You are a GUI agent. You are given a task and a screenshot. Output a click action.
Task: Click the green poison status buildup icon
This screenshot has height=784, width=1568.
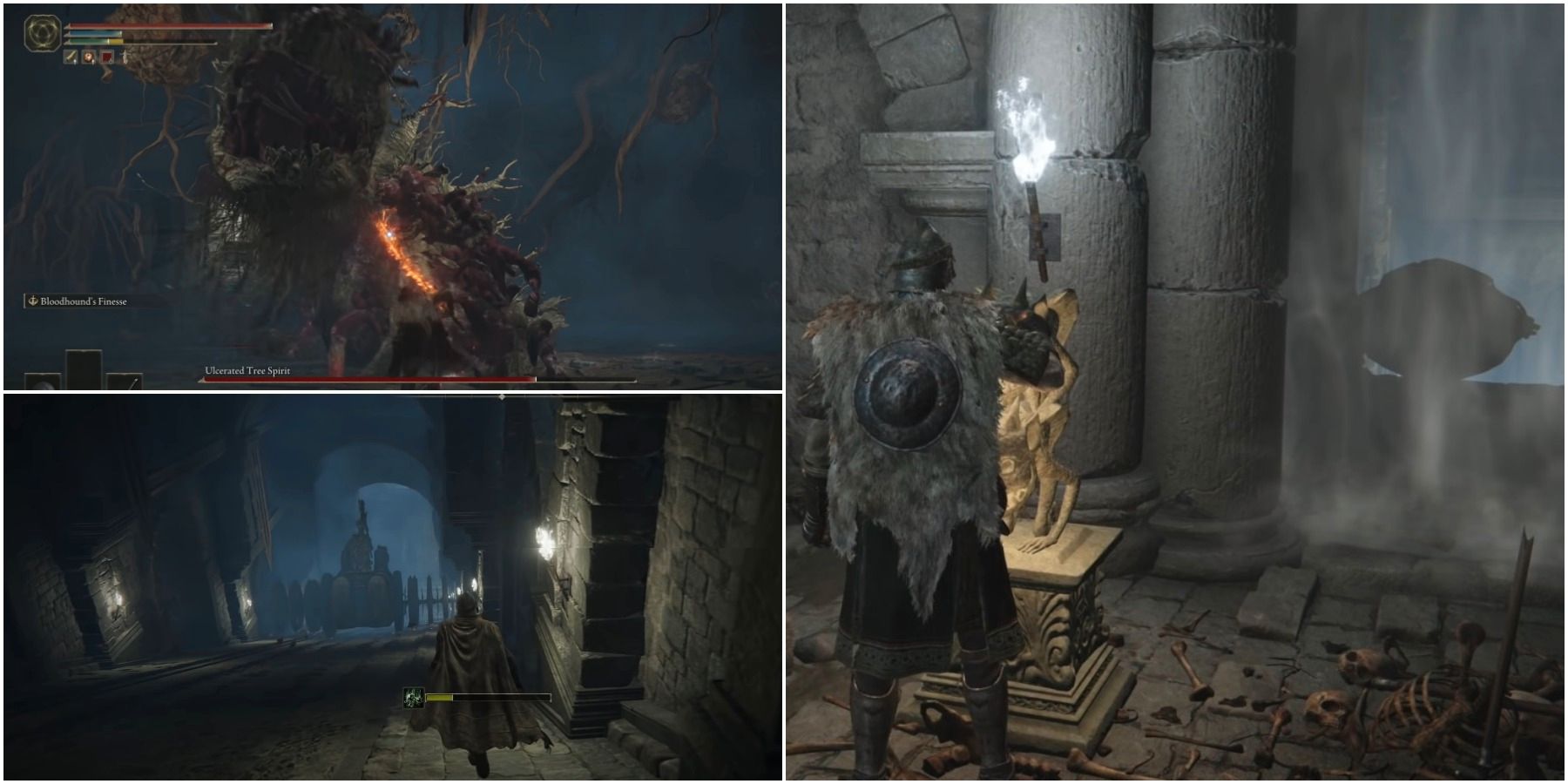coord(413,698)
